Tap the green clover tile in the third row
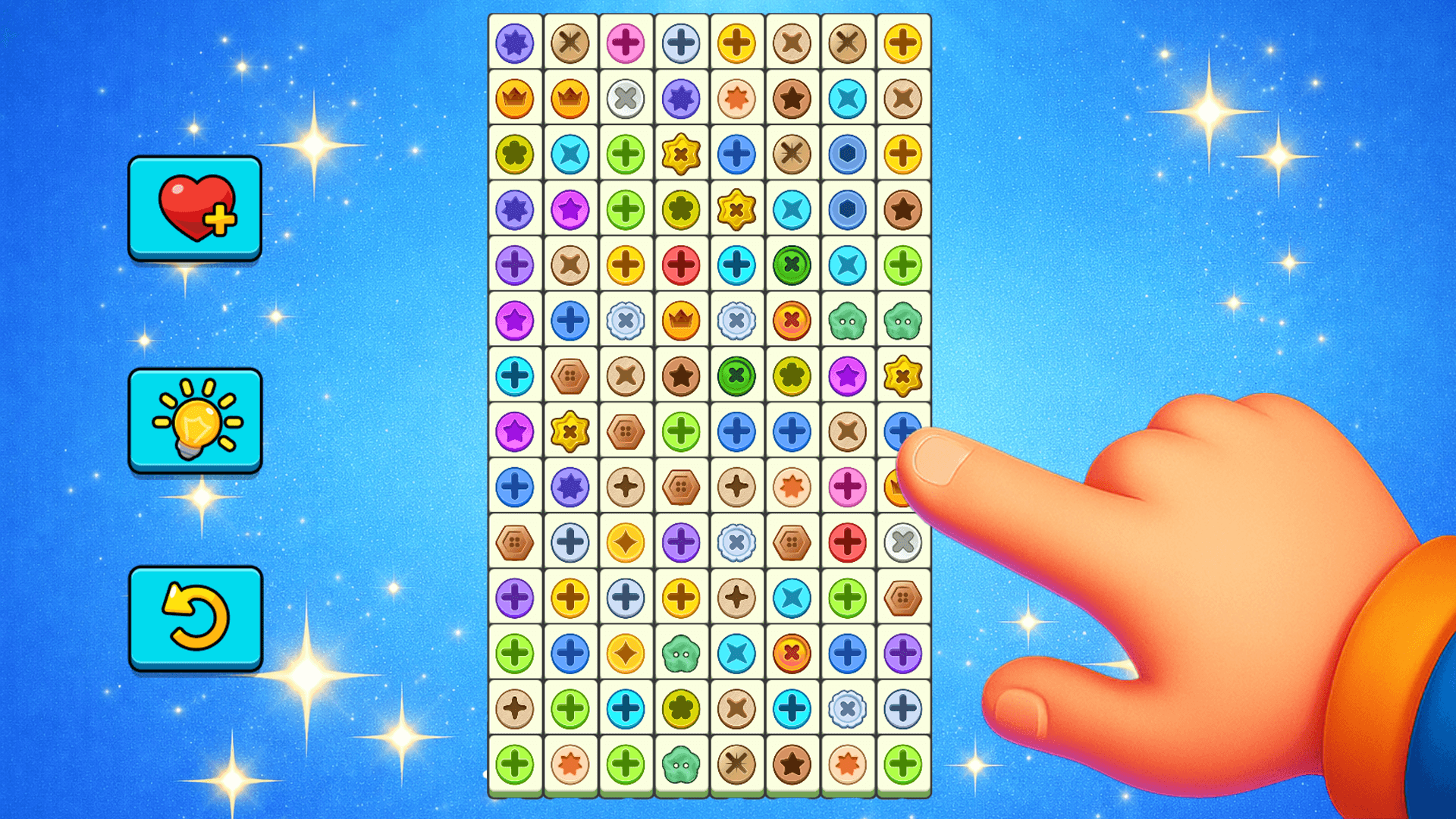The width and height of the screenshot is (1456, 819). [514, 154]
